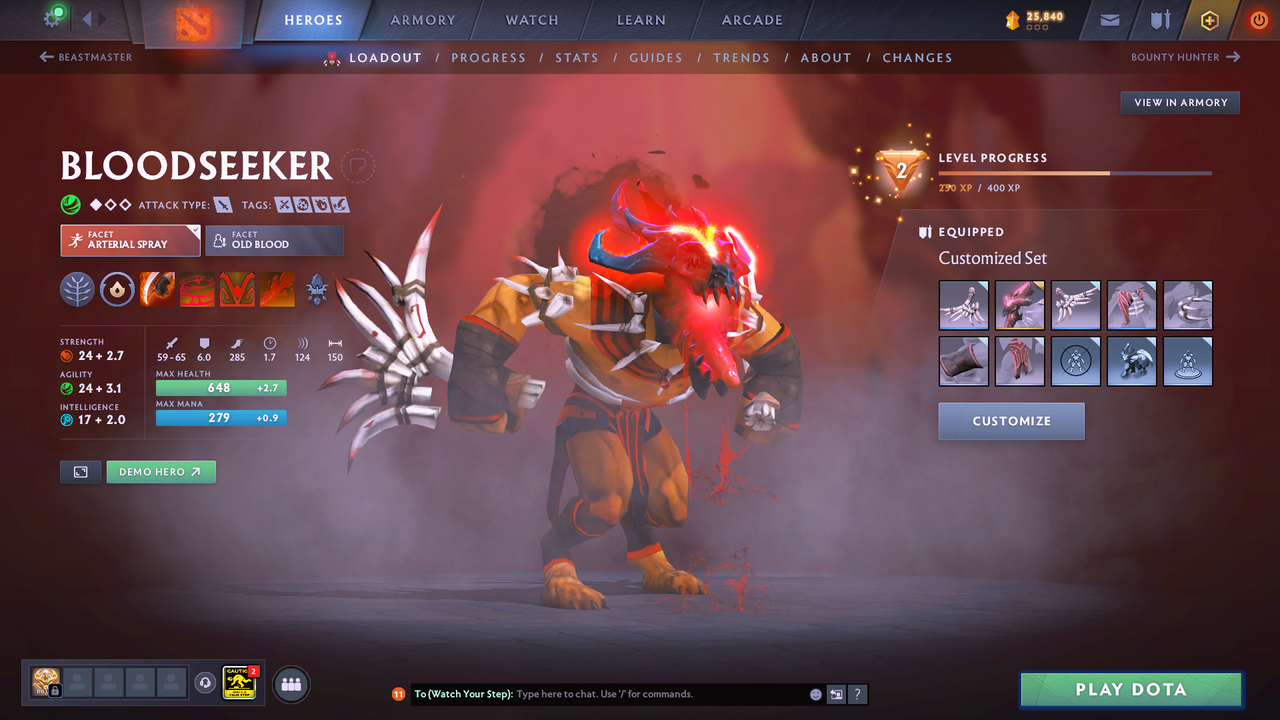Open the mail inbox envelope icon
This screenshot has width=1280, height=720.
pyautogui.click(x=1108, y=19)
